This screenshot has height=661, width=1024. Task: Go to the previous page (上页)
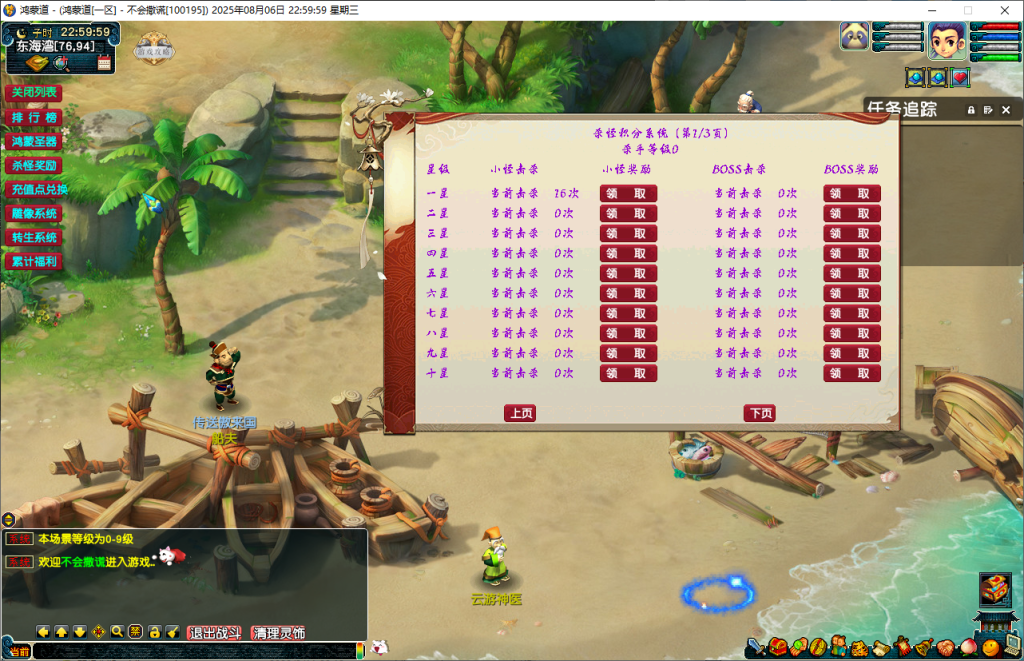click(520, 413)
